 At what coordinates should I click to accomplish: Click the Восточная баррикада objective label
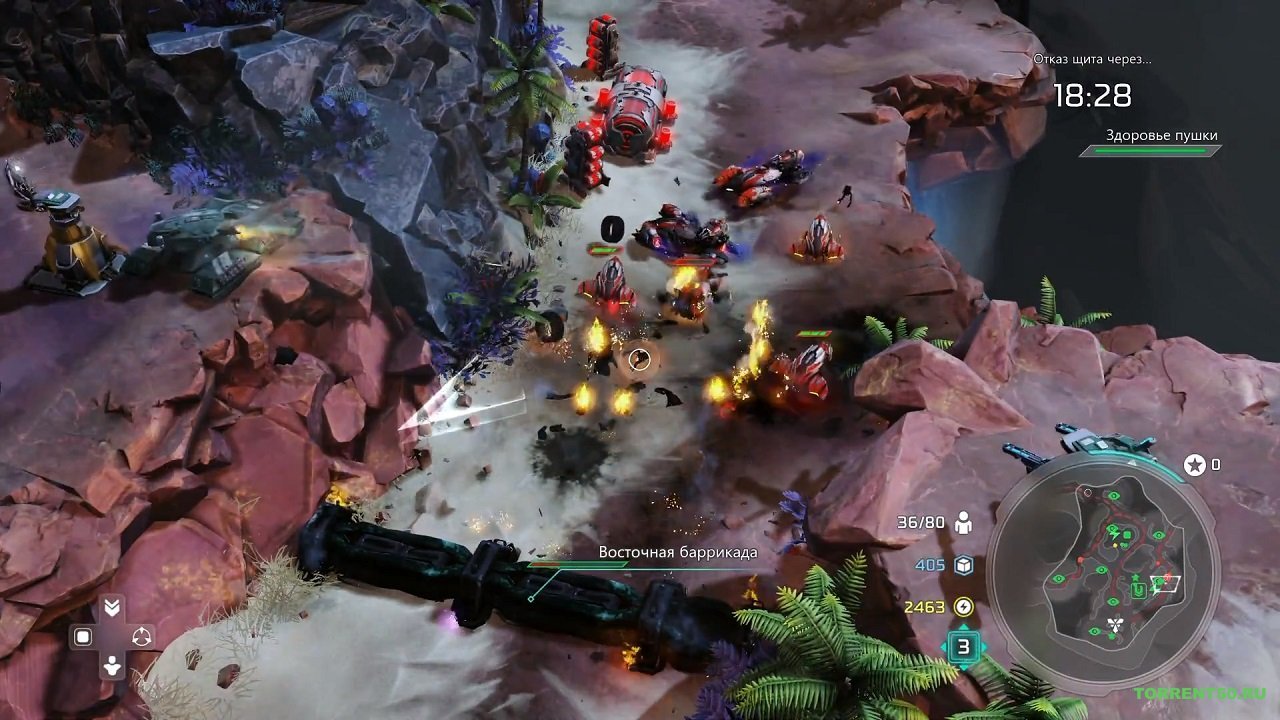tap(678, 550)
